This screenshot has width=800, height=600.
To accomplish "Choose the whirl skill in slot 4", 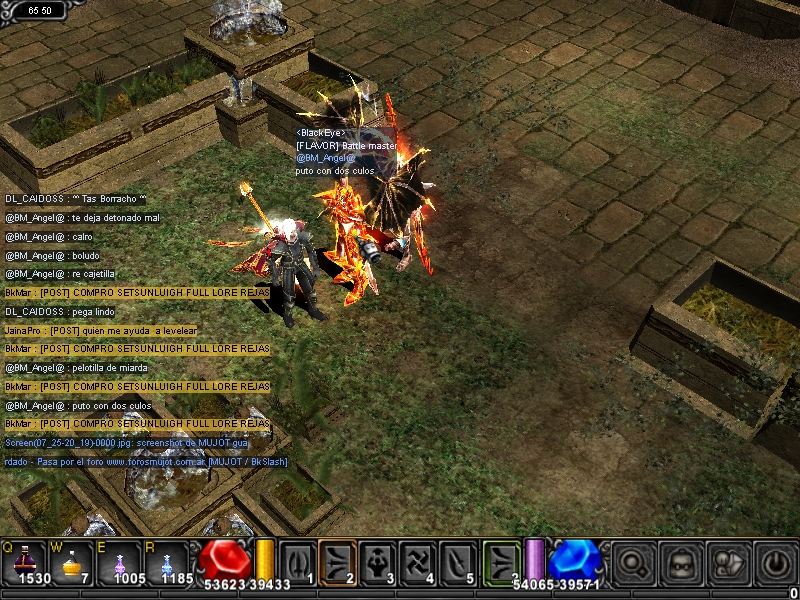I will 418,562.
